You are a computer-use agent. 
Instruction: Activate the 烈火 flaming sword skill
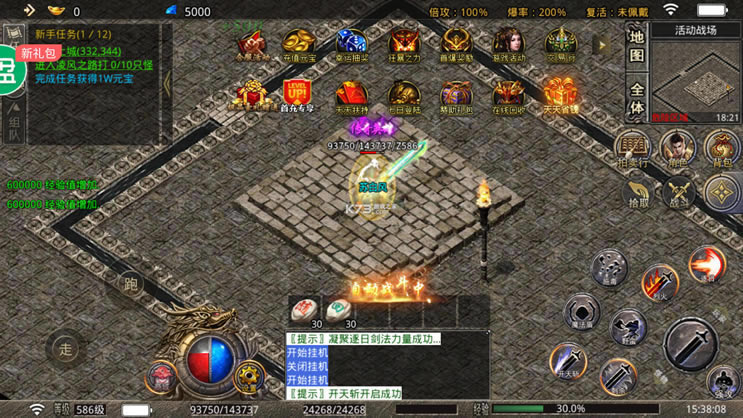(659, 282)
